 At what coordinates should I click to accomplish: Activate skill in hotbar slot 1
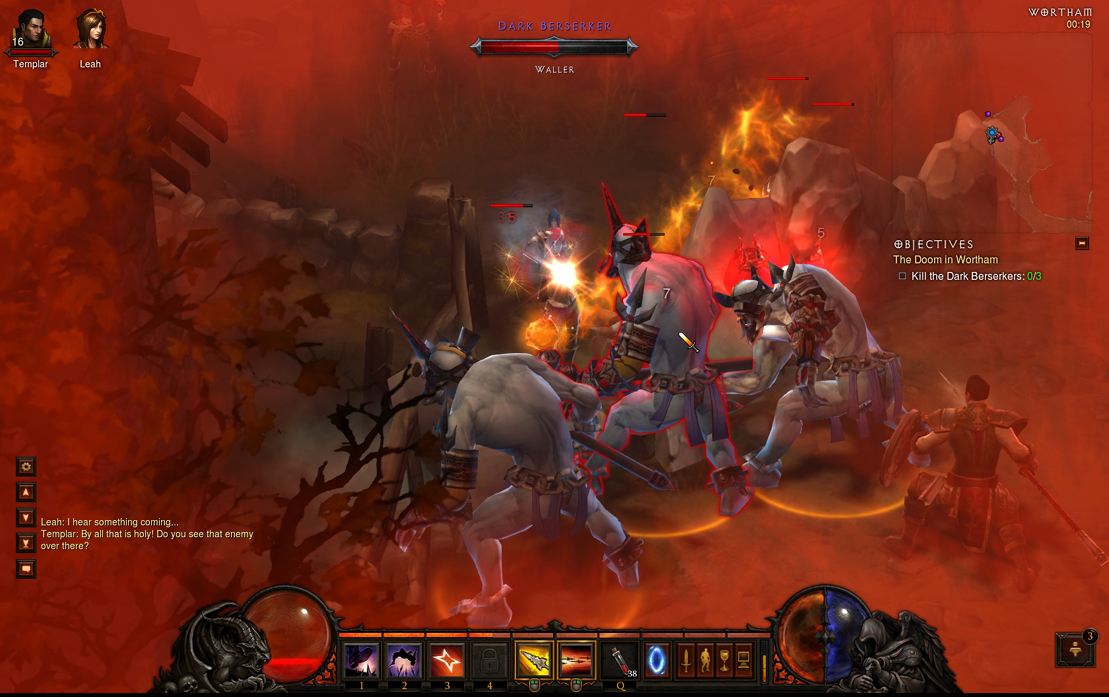(x=361, y=661)
